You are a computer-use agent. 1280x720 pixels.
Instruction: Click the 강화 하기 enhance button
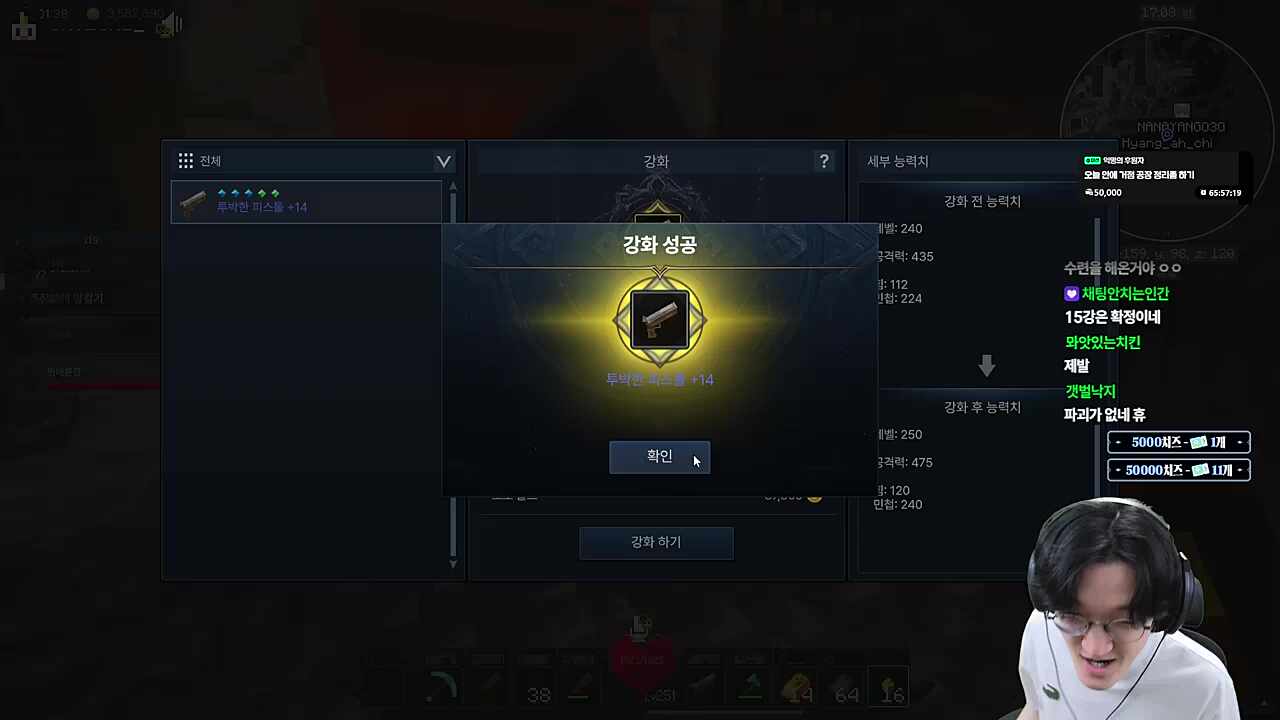pyautogui.click(x=656, y=541)
